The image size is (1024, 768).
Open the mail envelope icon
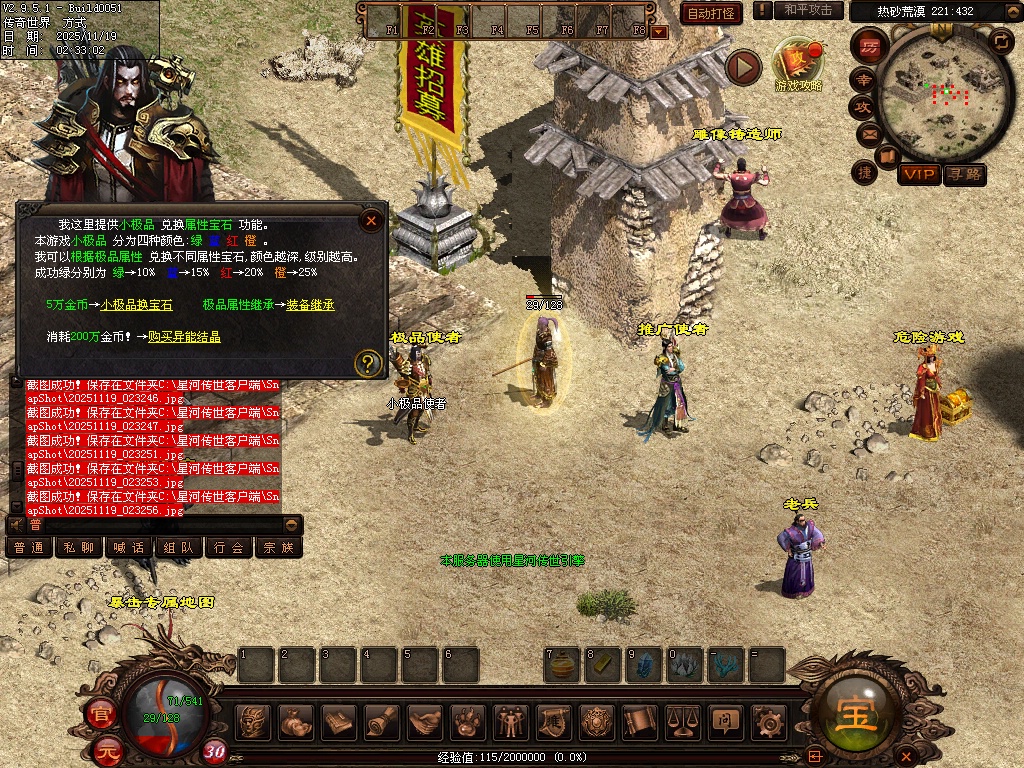click(866, 133)
